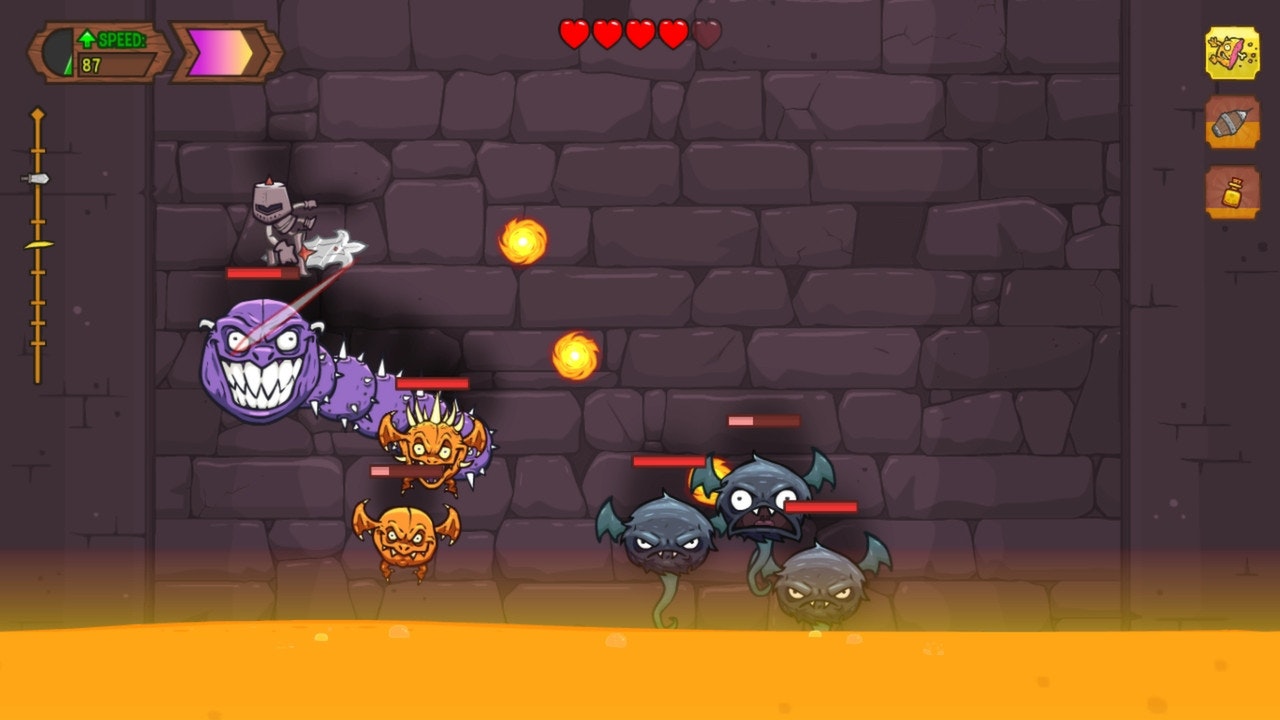Screen dimensions: 1280x720
Task: Click the green SPEED upgrade arrow icon
Action: [x=88, y=38]
